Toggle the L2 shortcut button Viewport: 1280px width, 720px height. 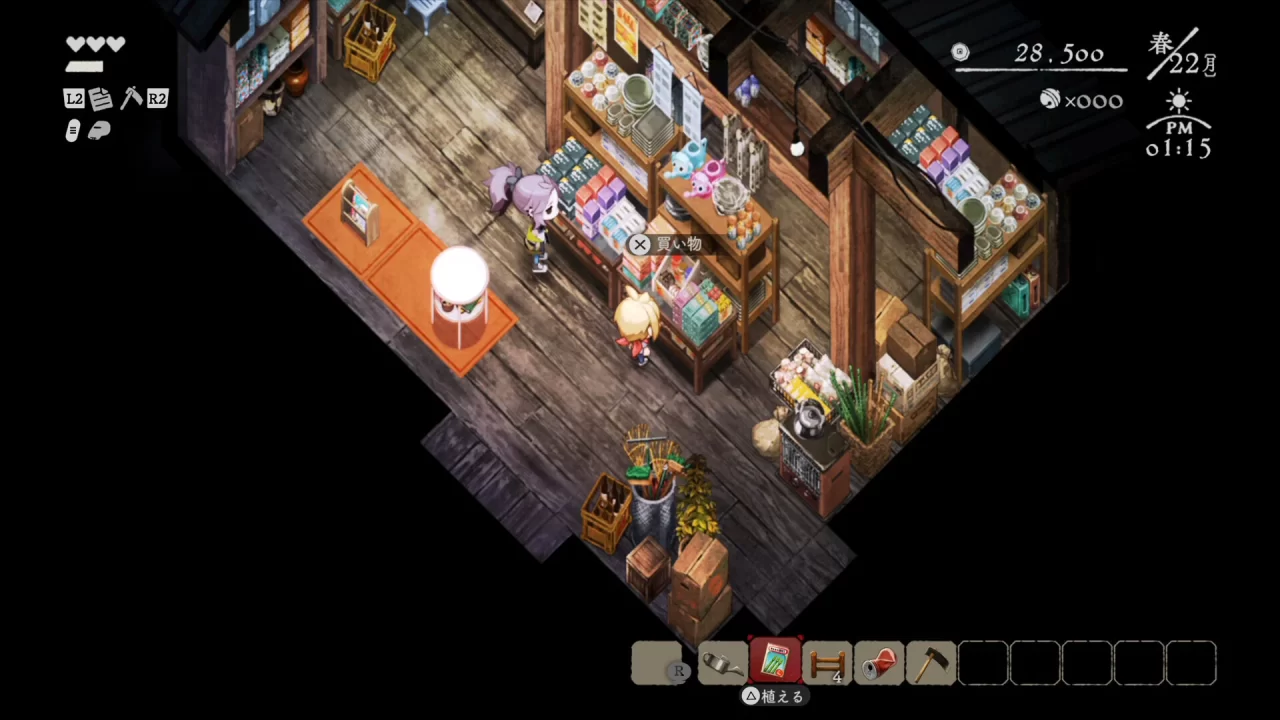pos(73,98)
